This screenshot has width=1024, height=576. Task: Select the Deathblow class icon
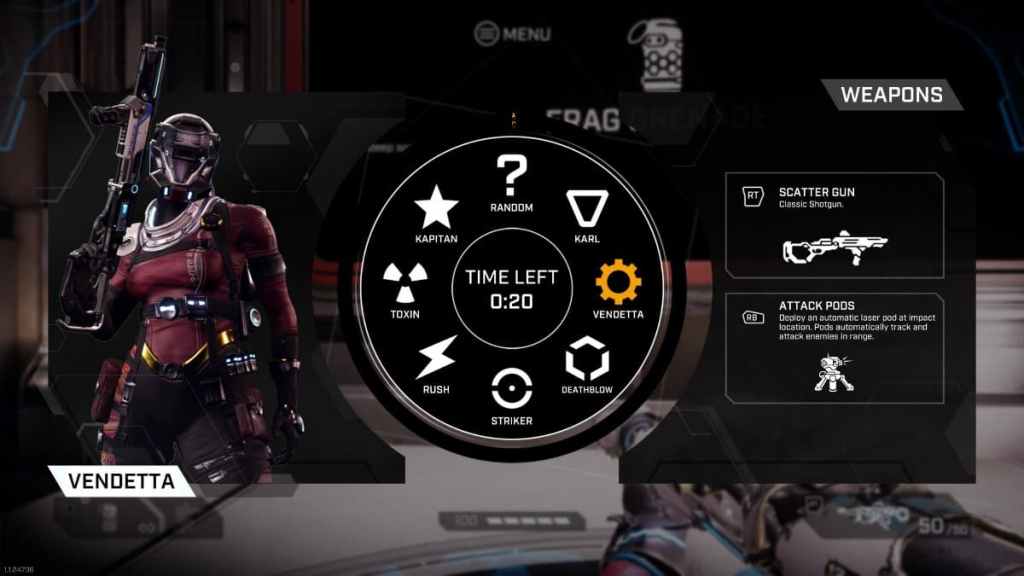pos(587,357)
